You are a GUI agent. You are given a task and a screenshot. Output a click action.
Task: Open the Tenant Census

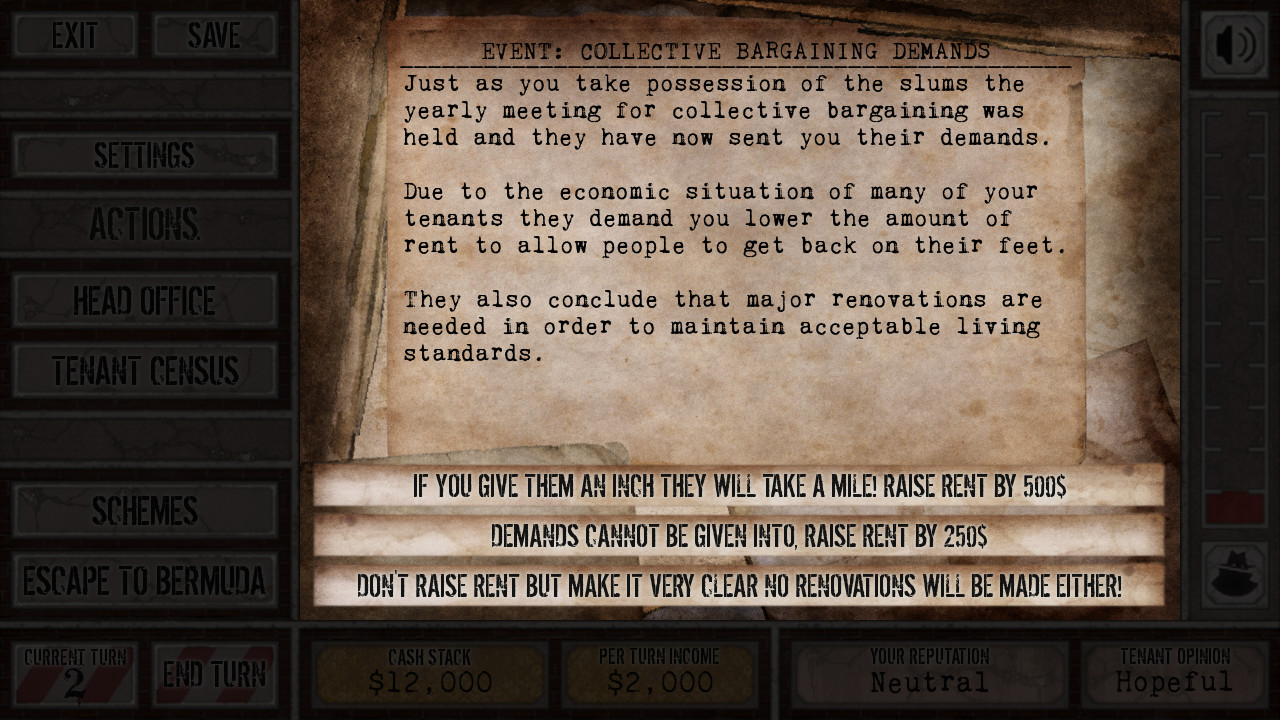tap(144, 370)
